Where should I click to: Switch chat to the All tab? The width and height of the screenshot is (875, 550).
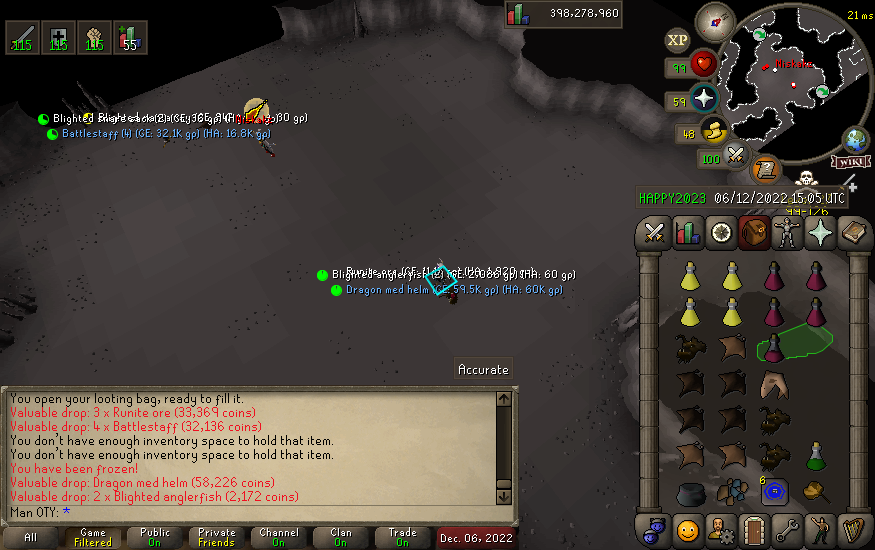point(31,538)
